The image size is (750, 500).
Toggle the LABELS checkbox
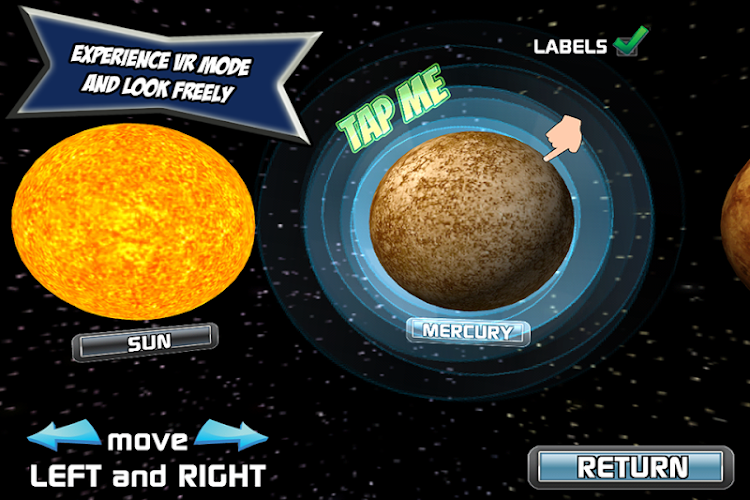tap(628, 45)
